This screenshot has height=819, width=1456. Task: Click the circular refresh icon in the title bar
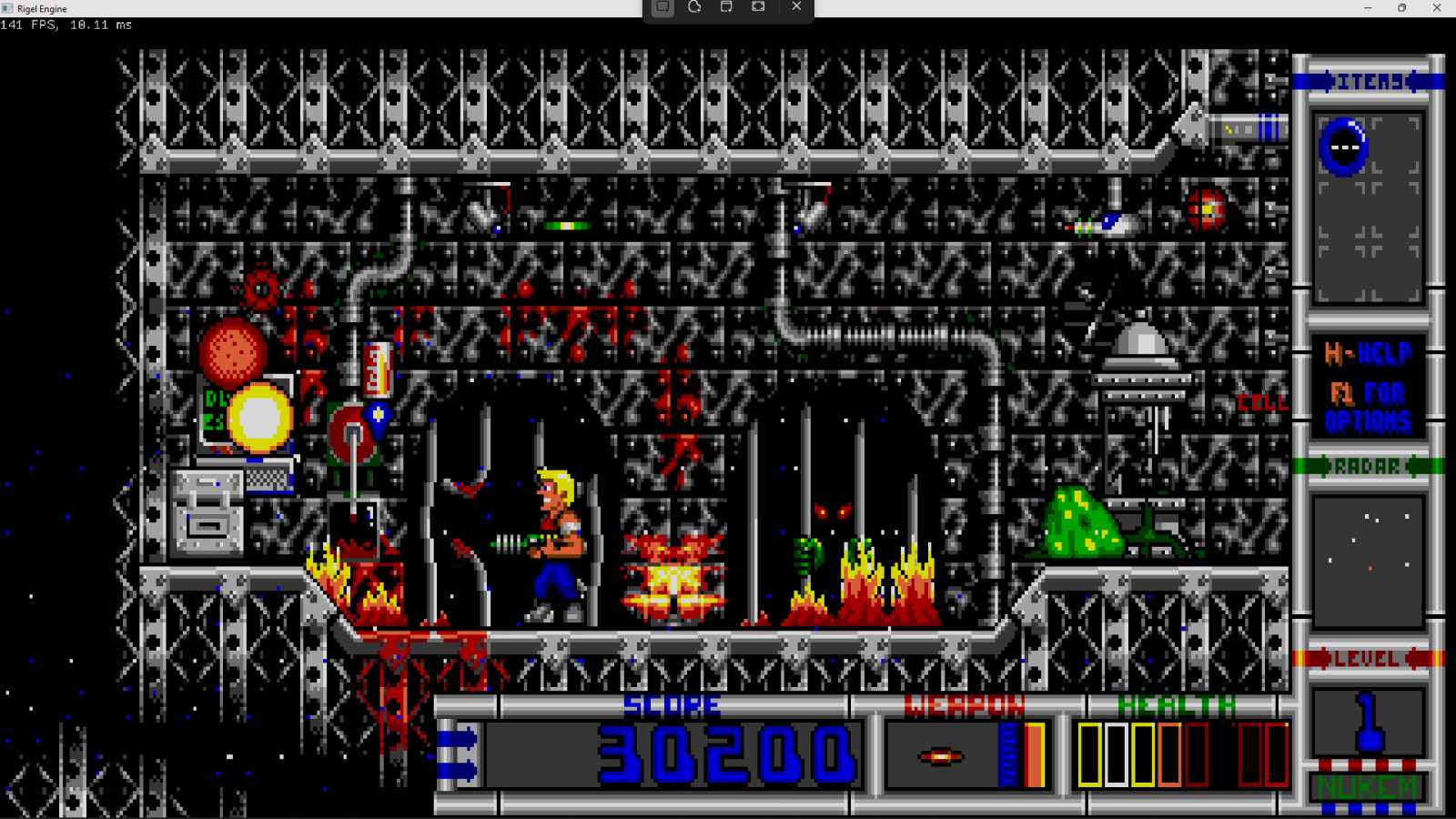(x=693, y=7)
